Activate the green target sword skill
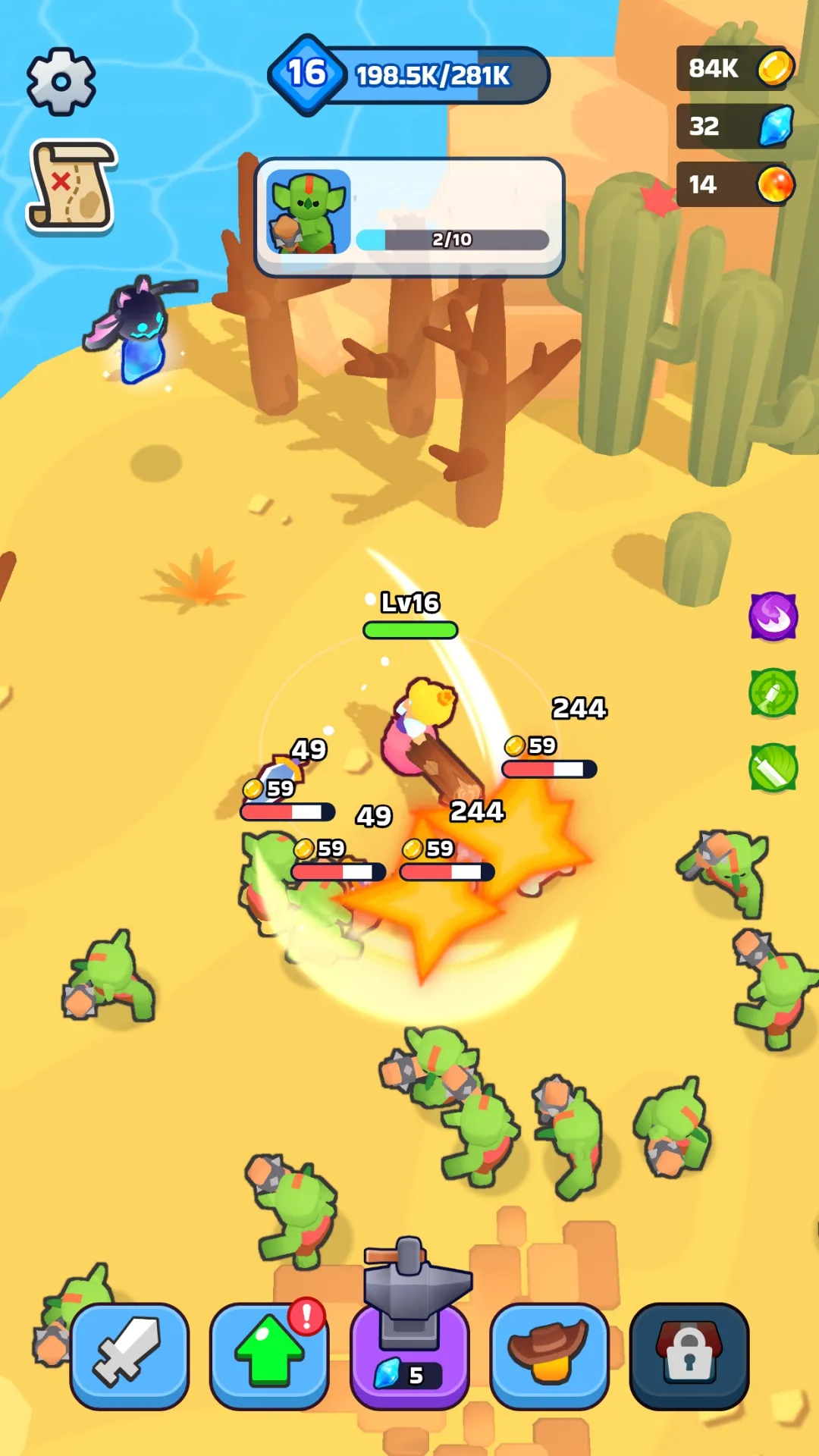Viewport: 819px width, 1456px height. (x=773, y=692)
